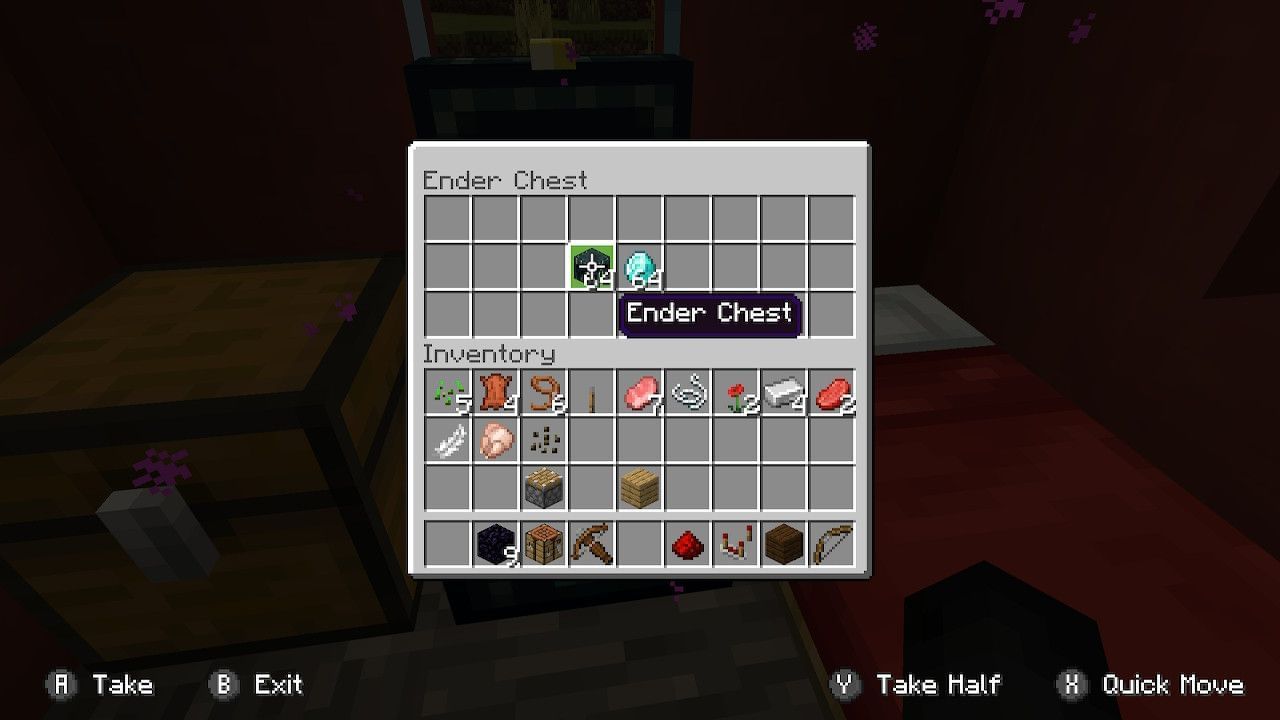This screenshot has height=720, width=1280.
Task: Pick up the raw chicken
Action: [x=495, y=440]
